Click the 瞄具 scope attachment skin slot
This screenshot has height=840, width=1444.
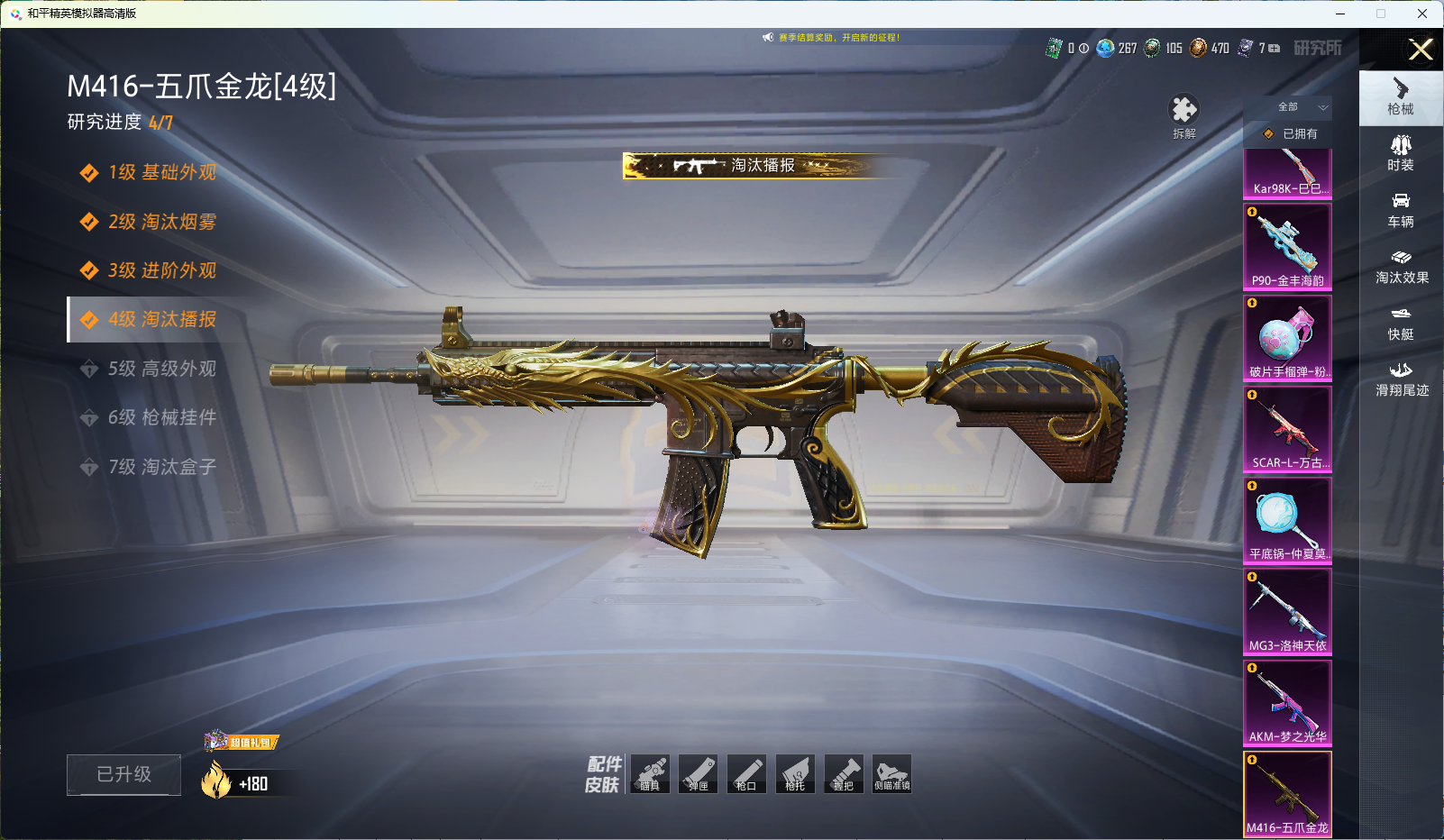pos(650,774)
